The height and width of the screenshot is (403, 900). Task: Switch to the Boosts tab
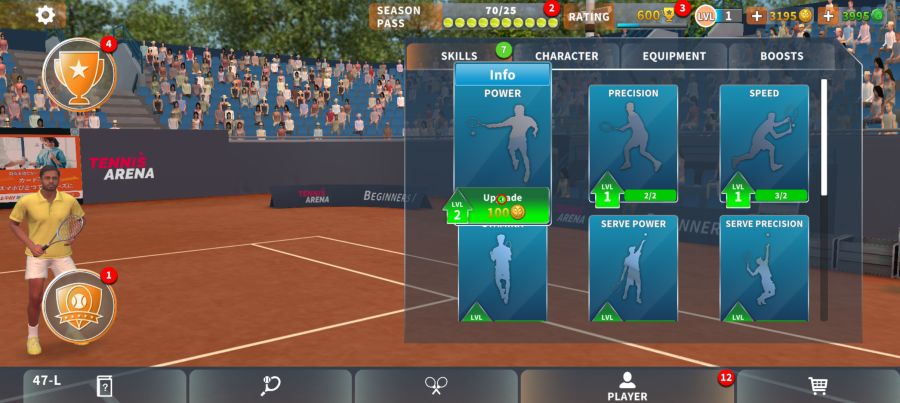[781, 56]
